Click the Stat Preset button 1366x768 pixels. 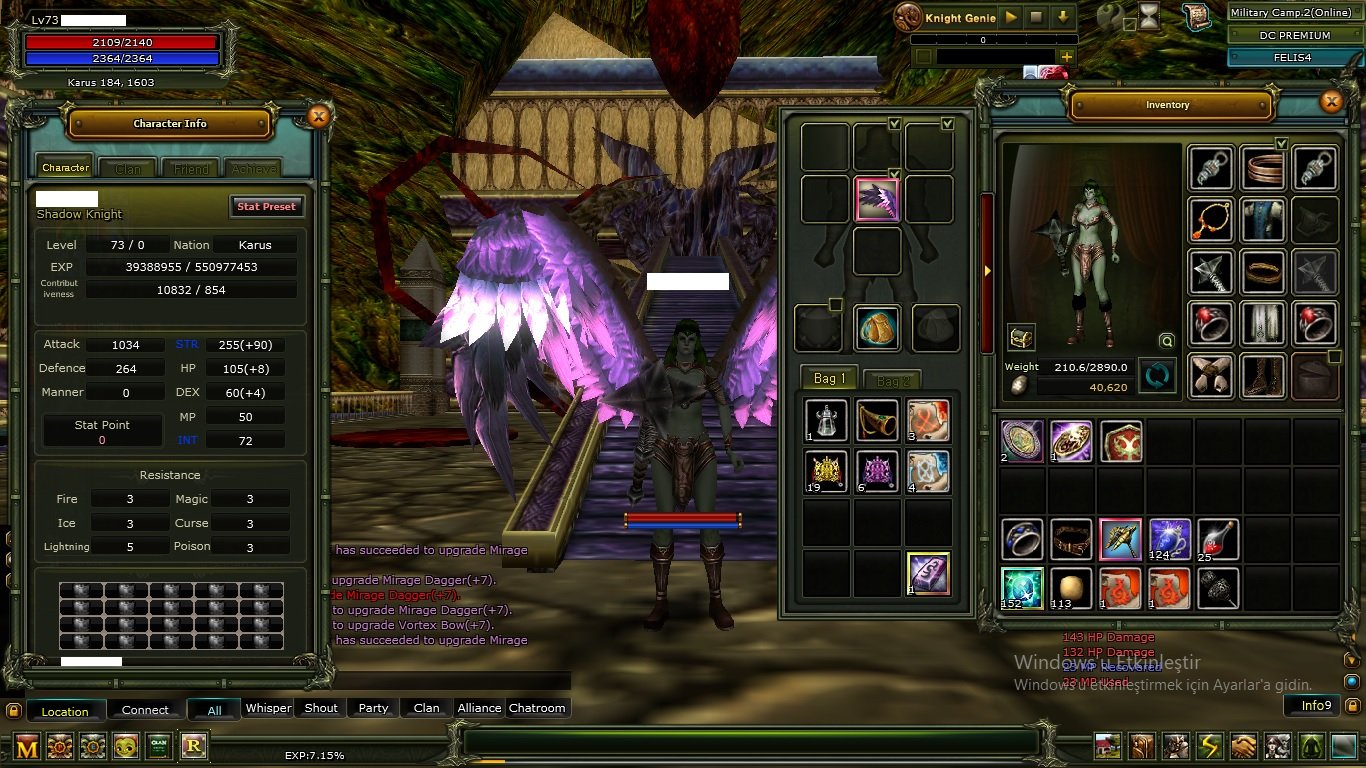point(267,206)
